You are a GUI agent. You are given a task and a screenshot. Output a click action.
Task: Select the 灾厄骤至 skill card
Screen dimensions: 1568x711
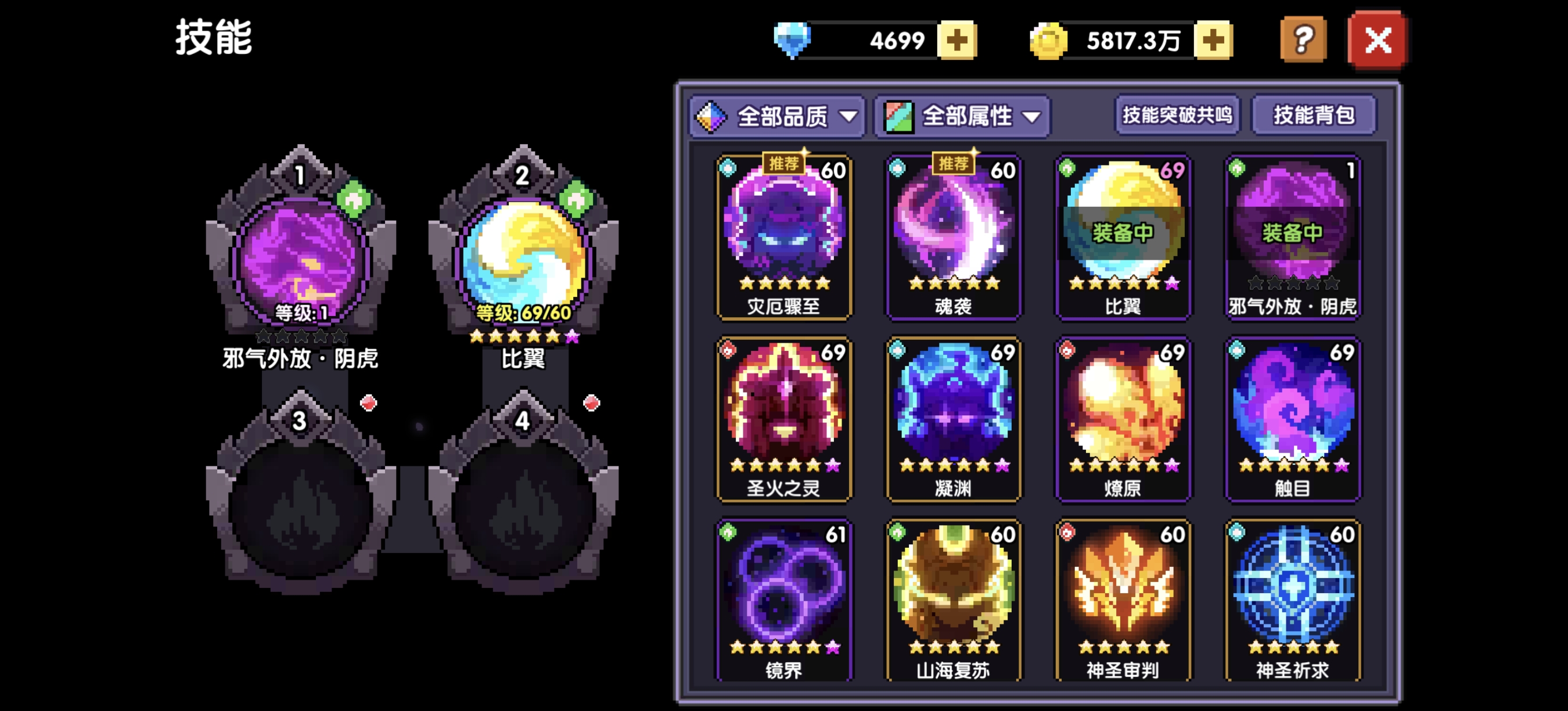(x=784, y=238)
